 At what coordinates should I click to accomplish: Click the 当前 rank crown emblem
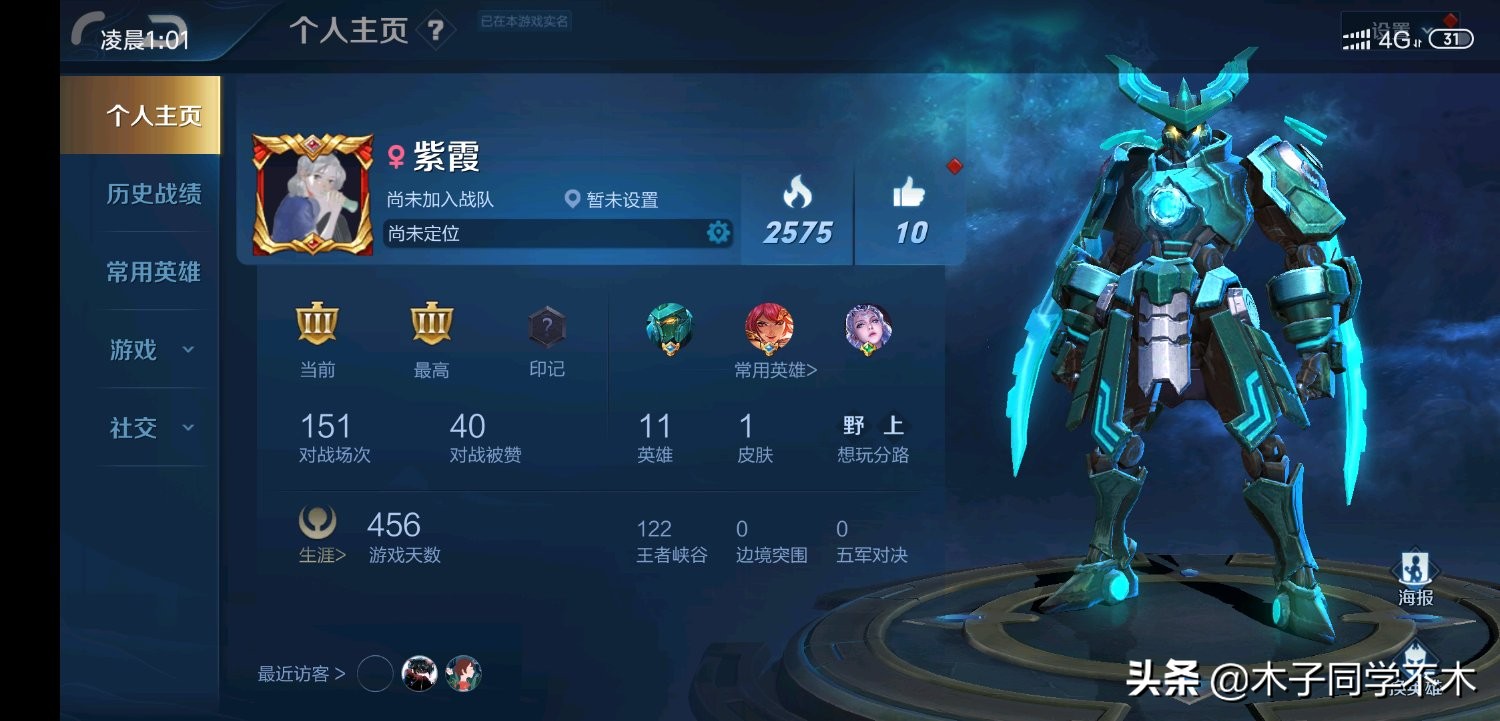click(x=317, y=325)
